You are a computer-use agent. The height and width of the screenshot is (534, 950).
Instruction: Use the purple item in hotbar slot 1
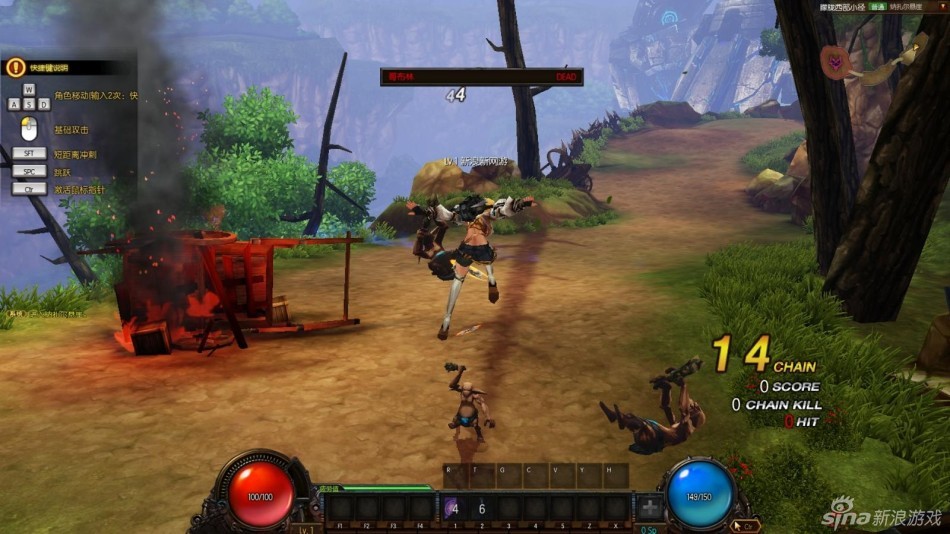(453, 508)
